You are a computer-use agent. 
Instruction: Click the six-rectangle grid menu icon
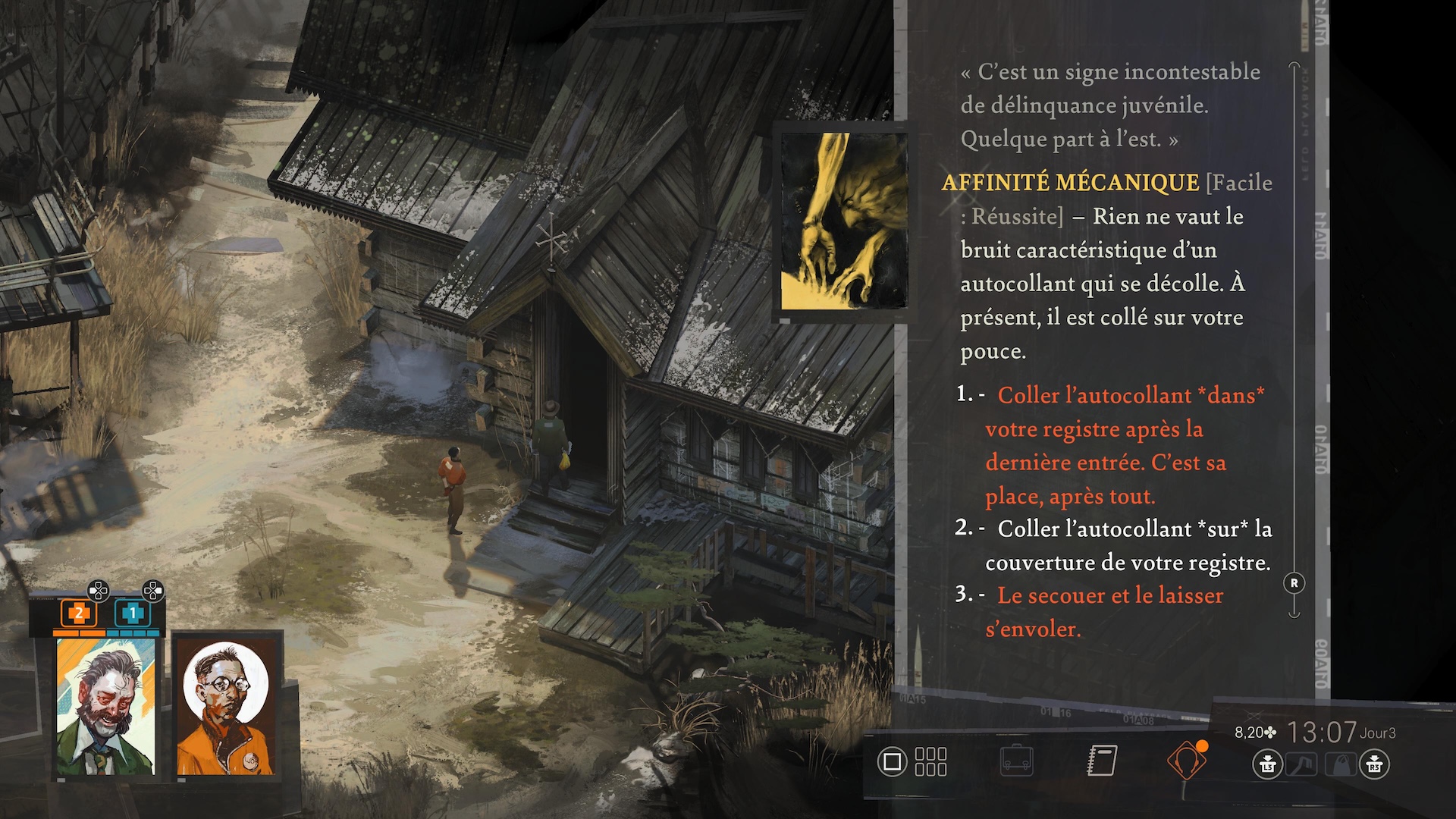point(930,761)
